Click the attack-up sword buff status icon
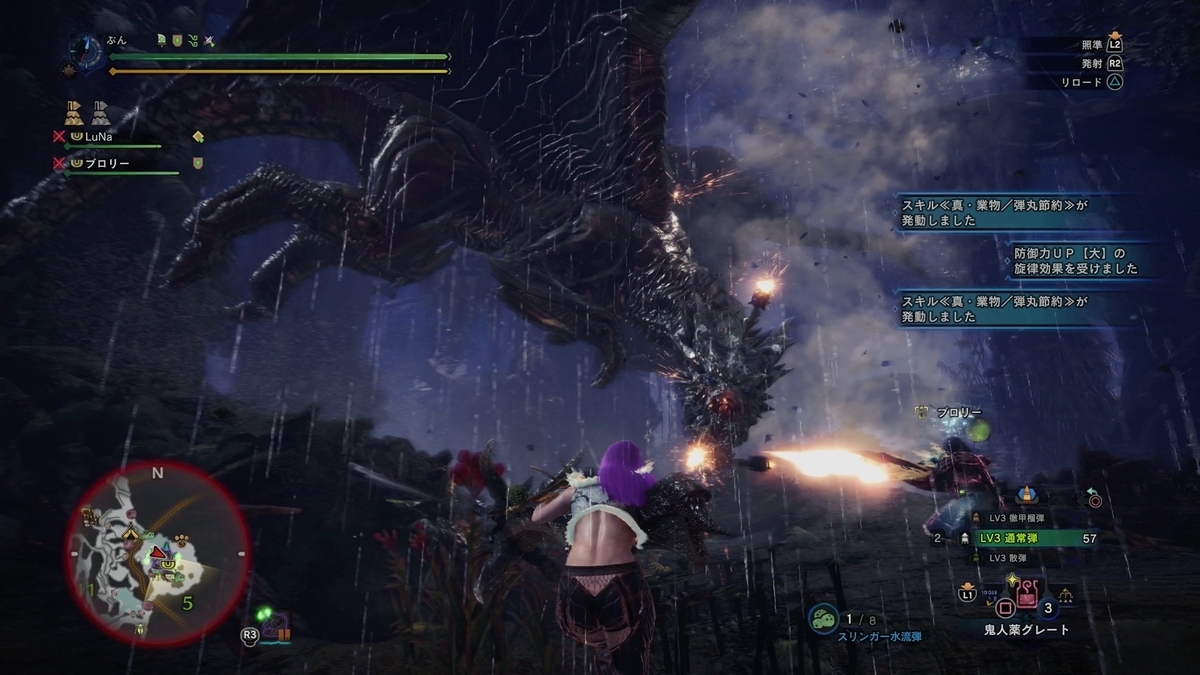Screen dimensions: 1200x675 [x=208, y=41]
